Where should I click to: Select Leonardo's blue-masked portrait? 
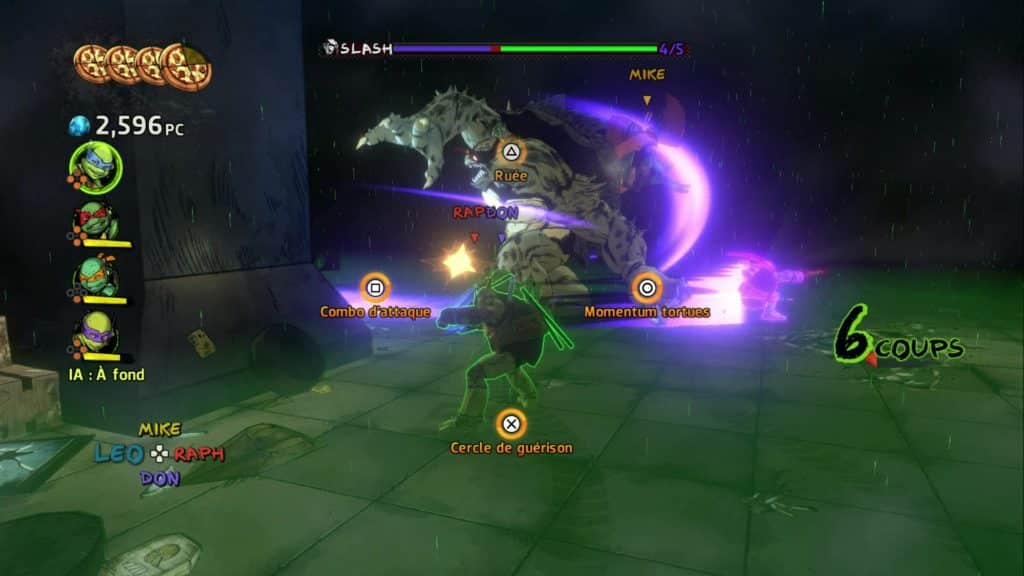click(95, 167)
